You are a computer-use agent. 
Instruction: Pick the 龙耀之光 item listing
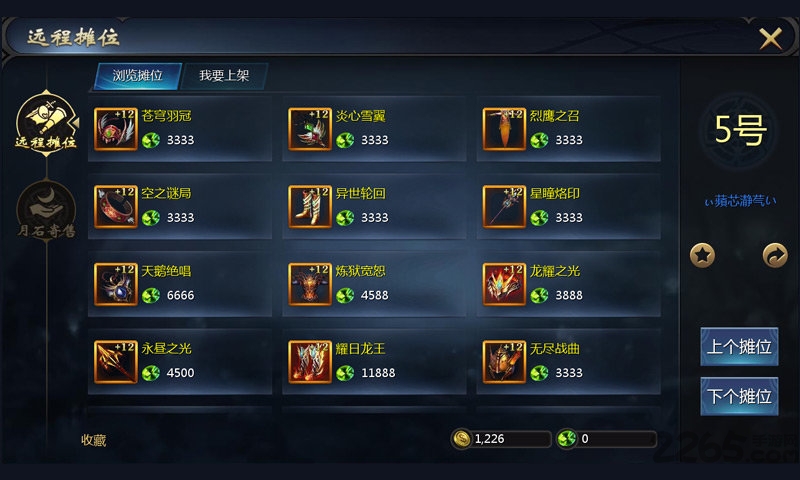coord(567,283)
